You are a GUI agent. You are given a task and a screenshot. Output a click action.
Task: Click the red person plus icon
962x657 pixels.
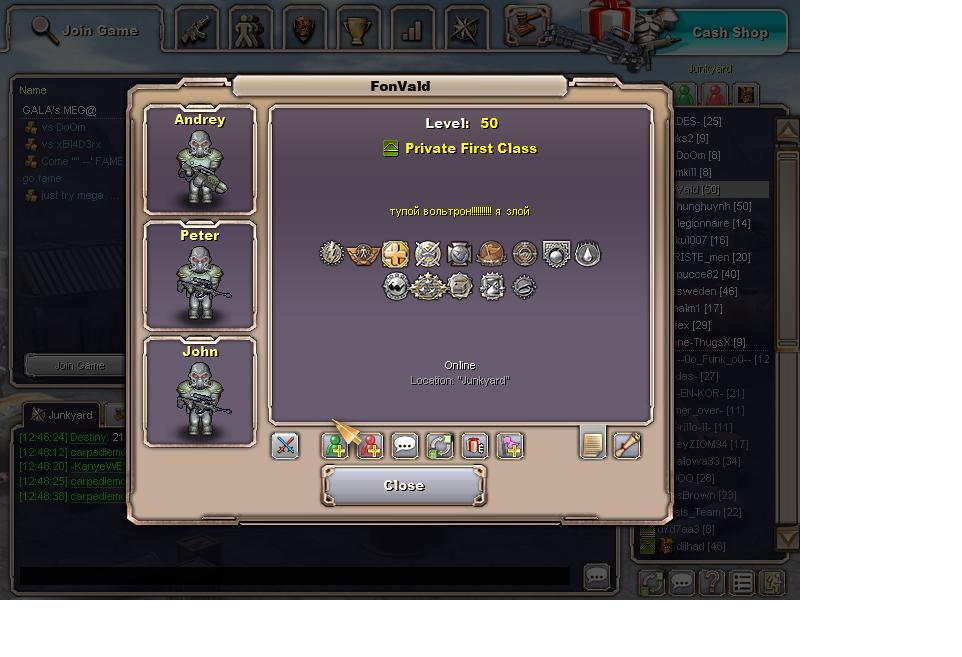pos(370,445)
